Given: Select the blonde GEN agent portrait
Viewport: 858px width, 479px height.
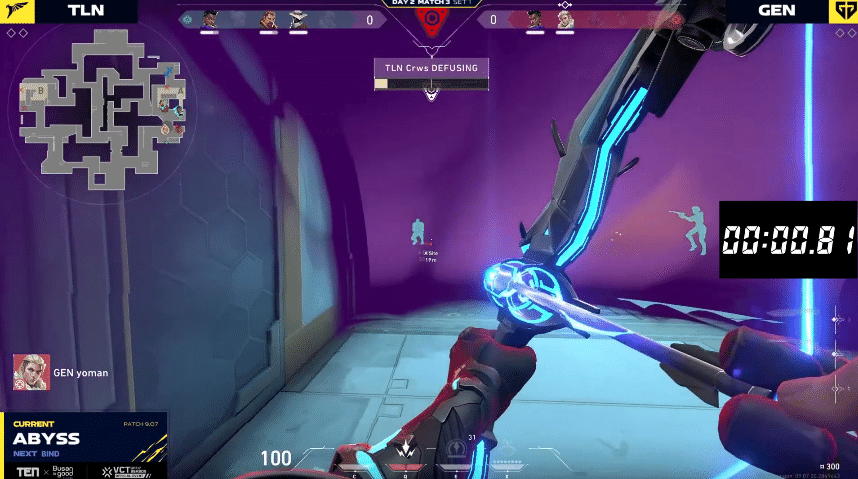Looking at the screenshot, I should click(x=565, y=19).
